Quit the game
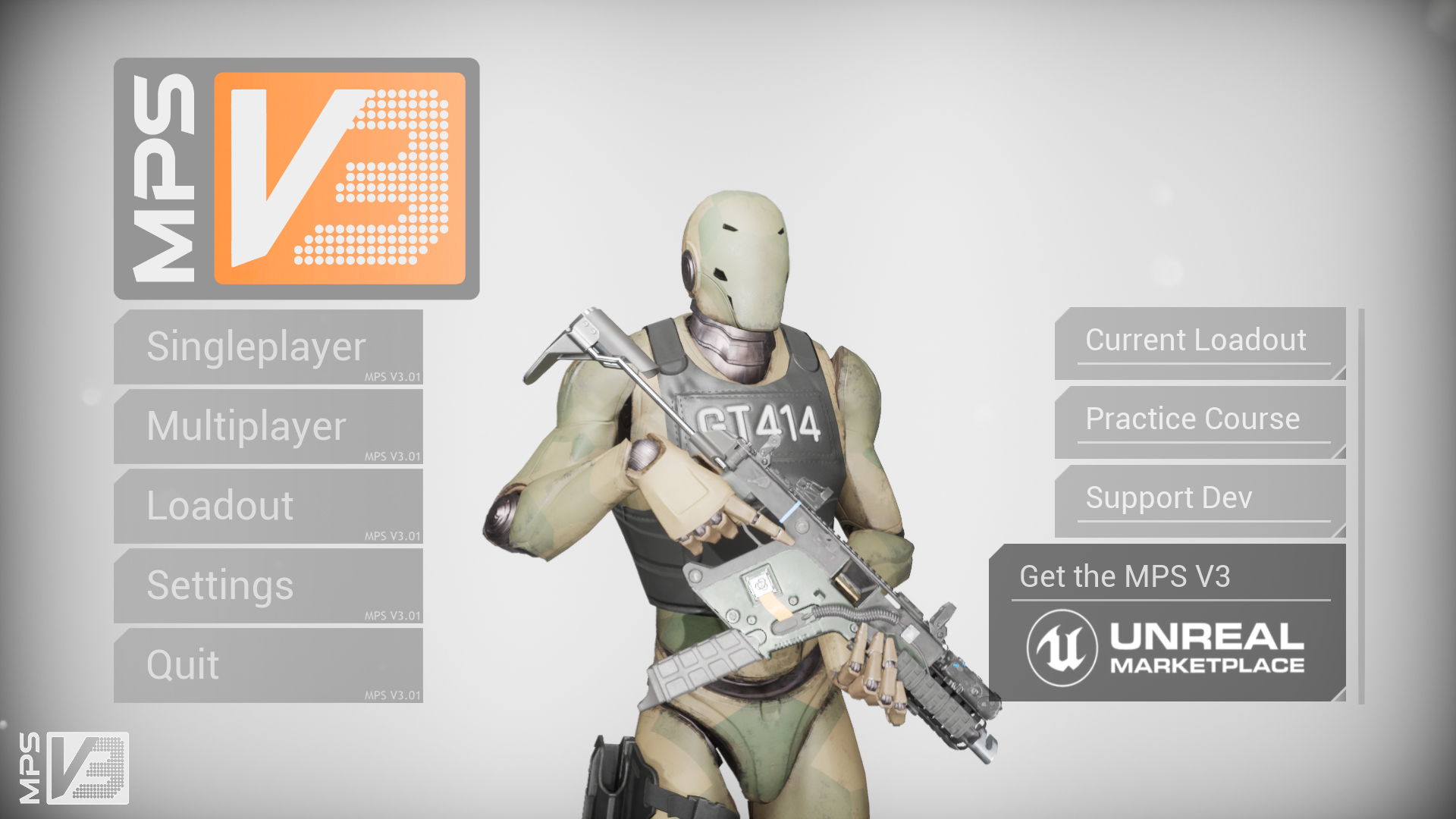This screenshot has height=819, width=1456. pos(268,665)
